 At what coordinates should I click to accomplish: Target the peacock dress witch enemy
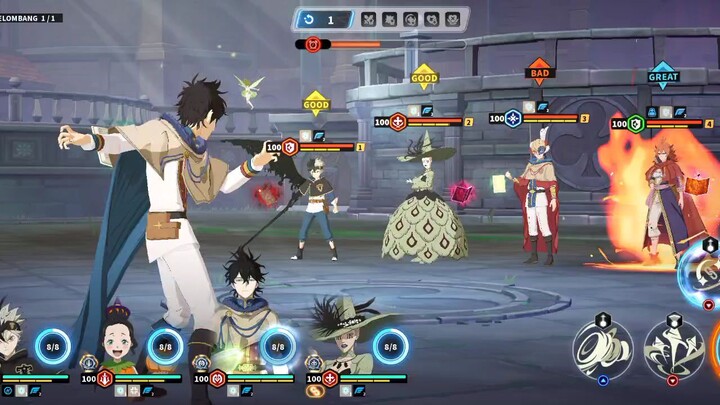424,205
